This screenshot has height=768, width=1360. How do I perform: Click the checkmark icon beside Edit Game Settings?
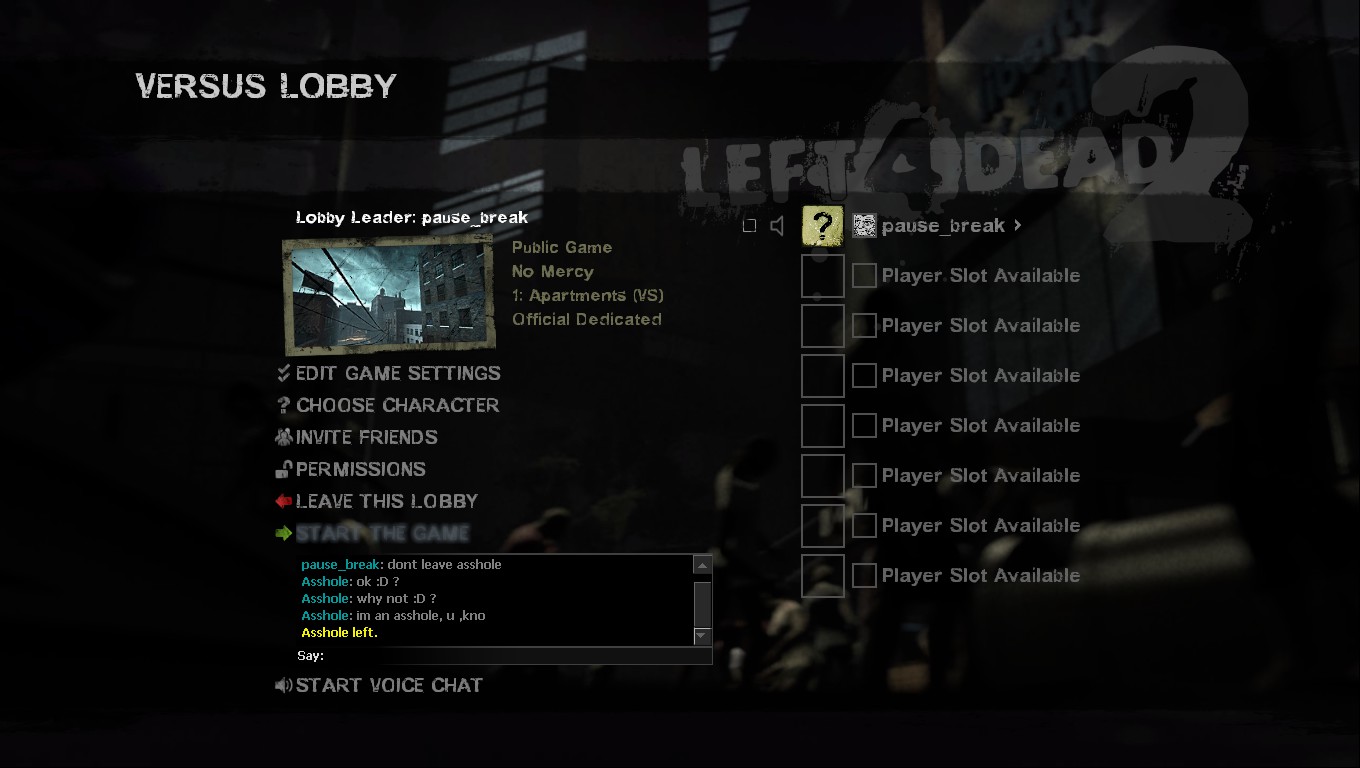click(283, 373)
